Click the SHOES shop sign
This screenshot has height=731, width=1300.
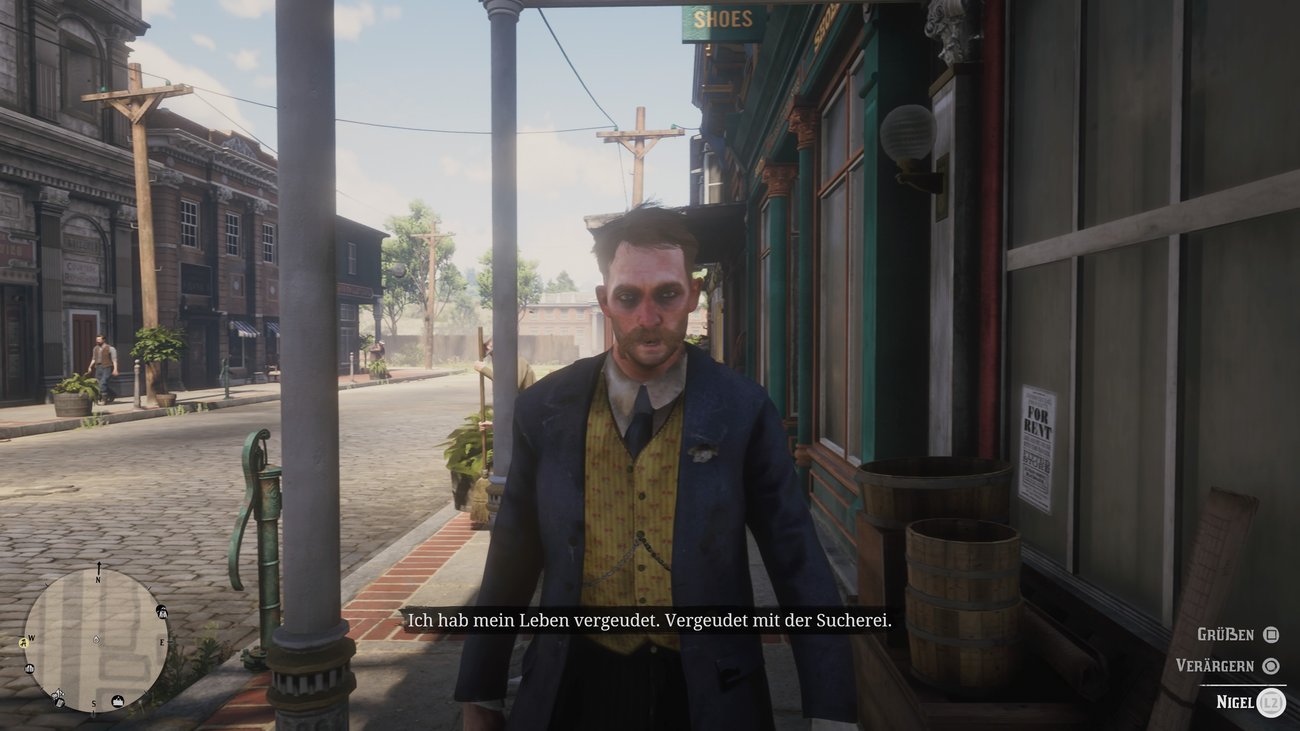pos(722,18)
